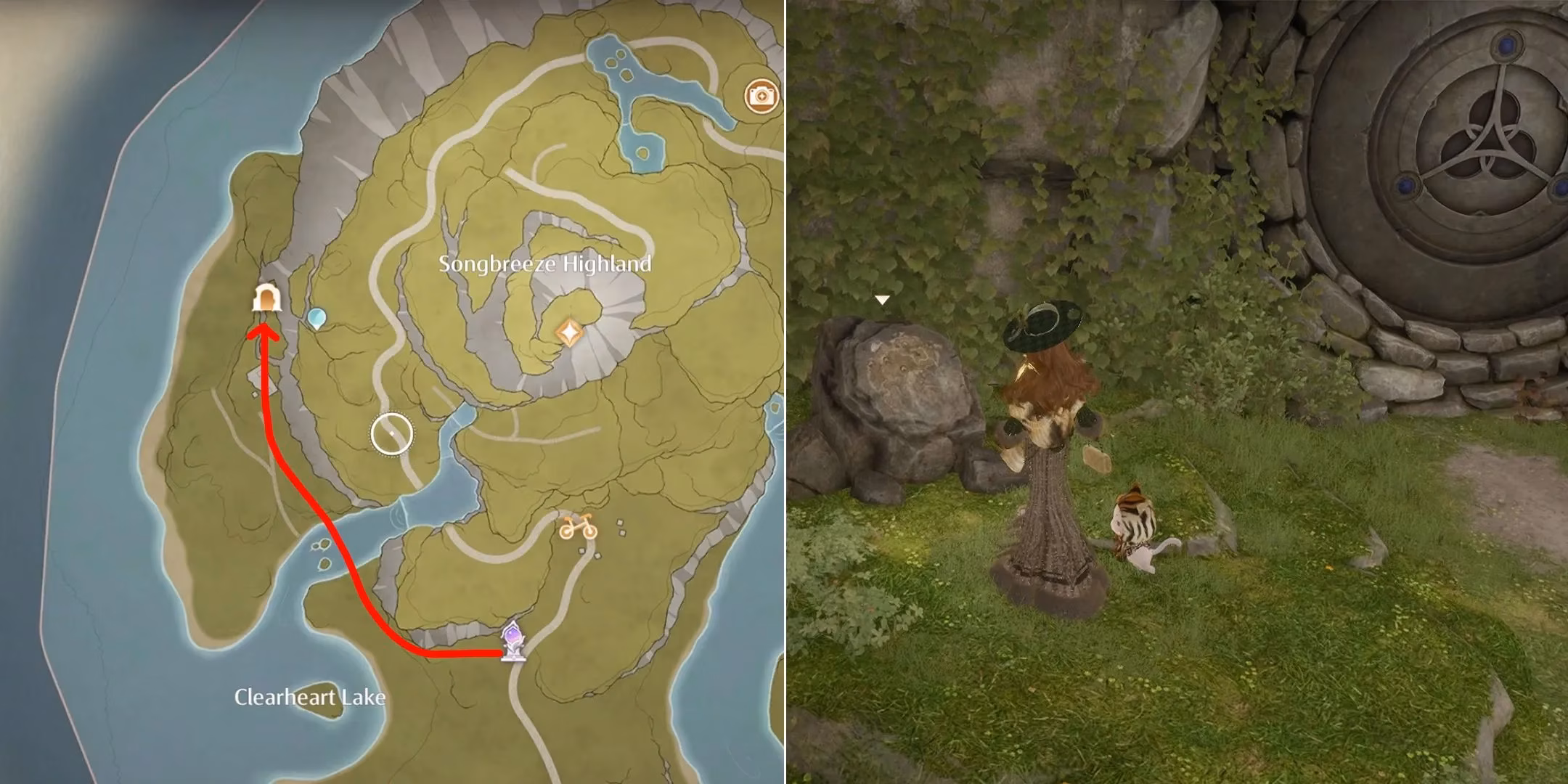Select the Songbreeze Highland region label
The image size is (1568, 784).
click(546, 266)
